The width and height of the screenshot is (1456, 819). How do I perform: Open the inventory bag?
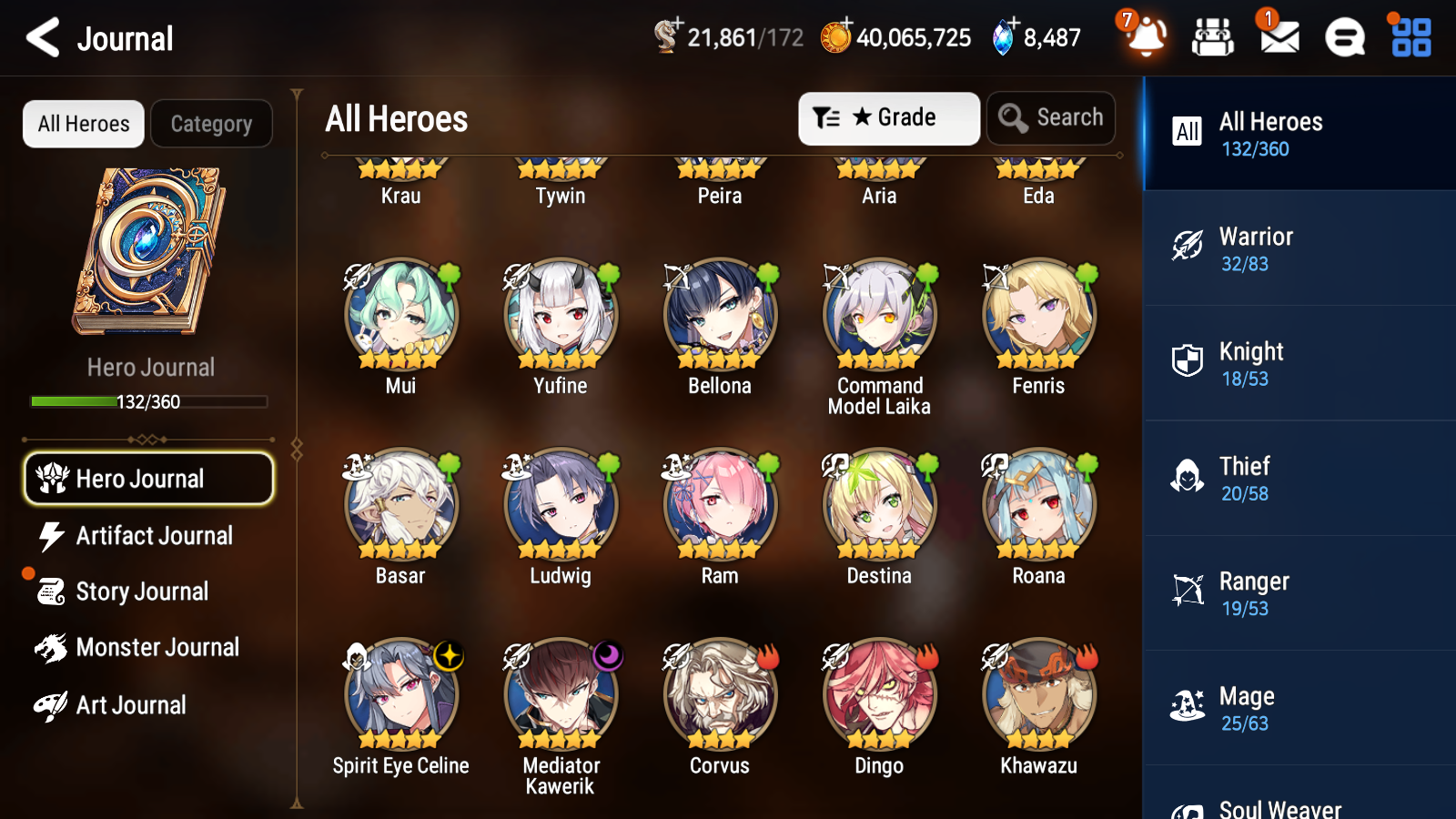pyautogui.click(x=1213, y=38)
